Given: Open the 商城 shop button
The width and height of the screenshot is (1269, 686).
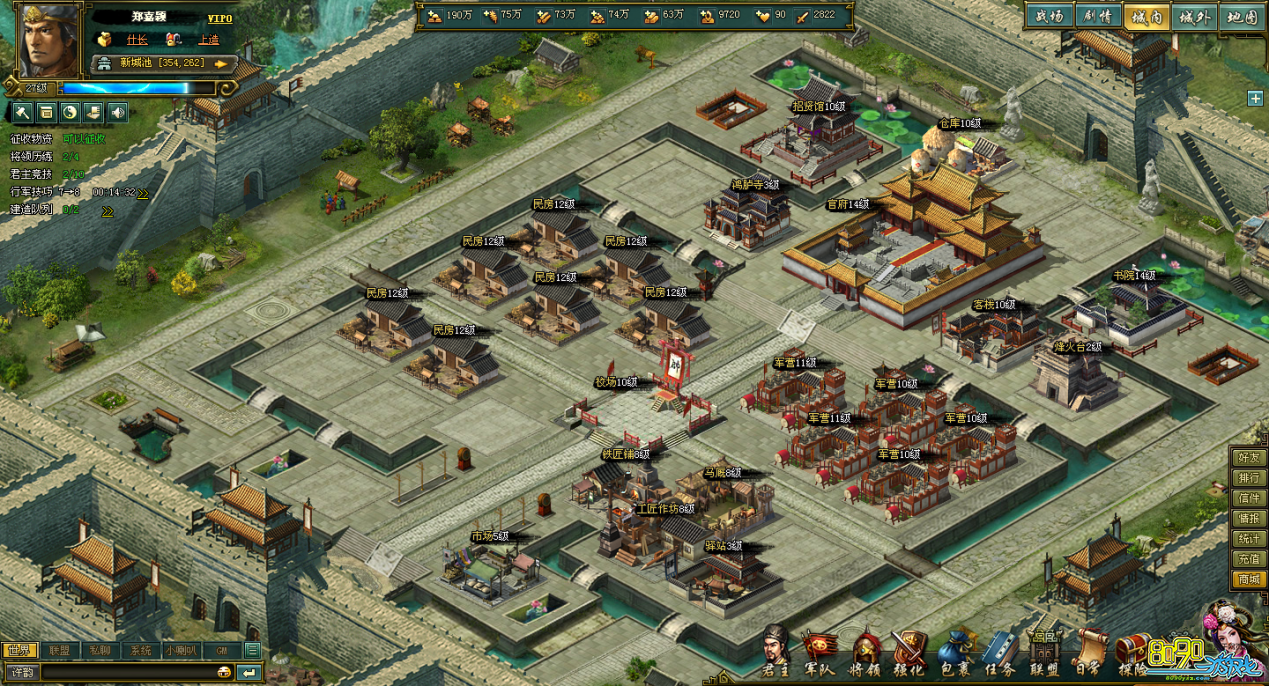Looking at the screenshot, I should (x=1248, y=579).
